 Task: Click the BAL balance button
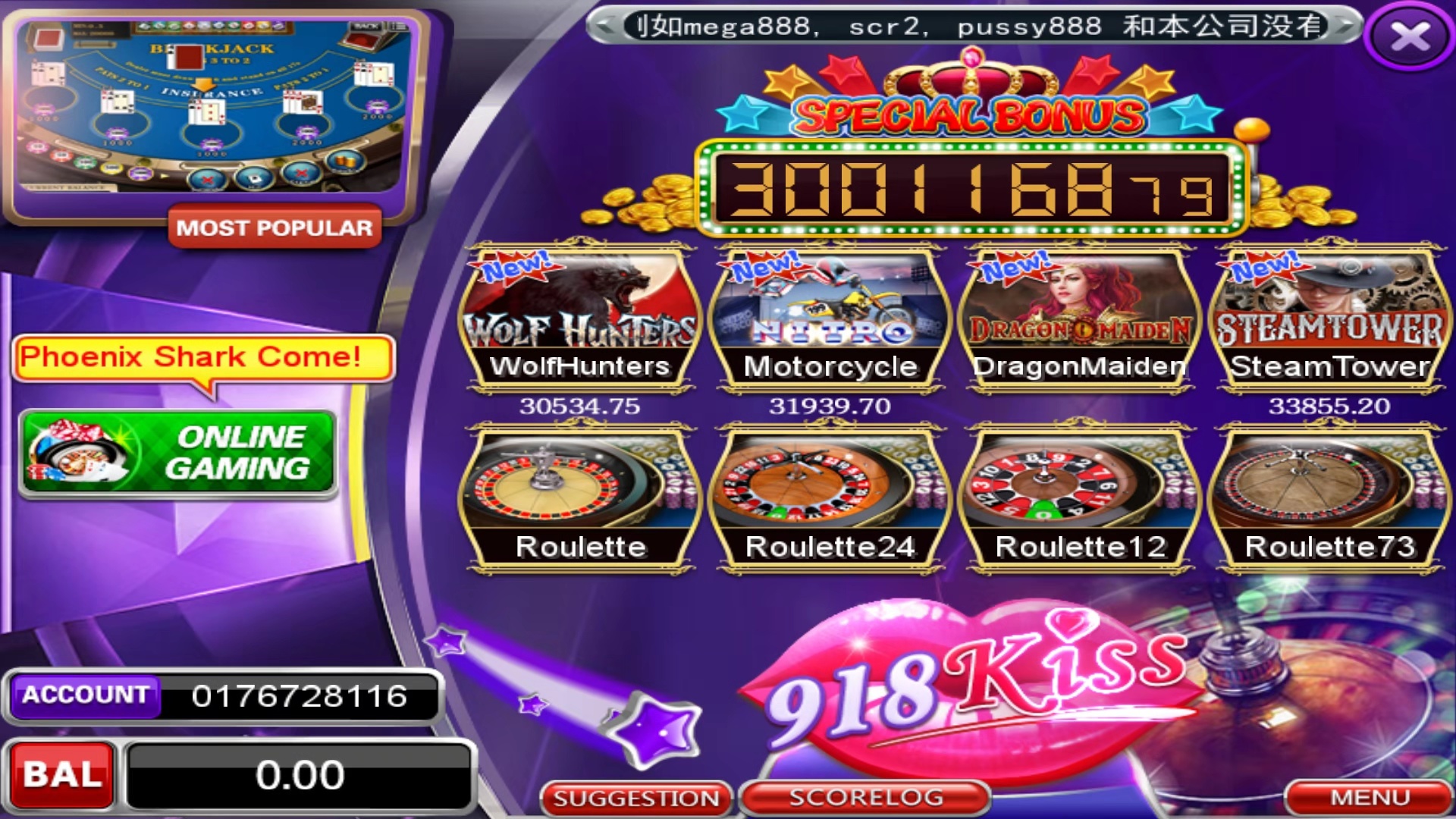point(62,774)
